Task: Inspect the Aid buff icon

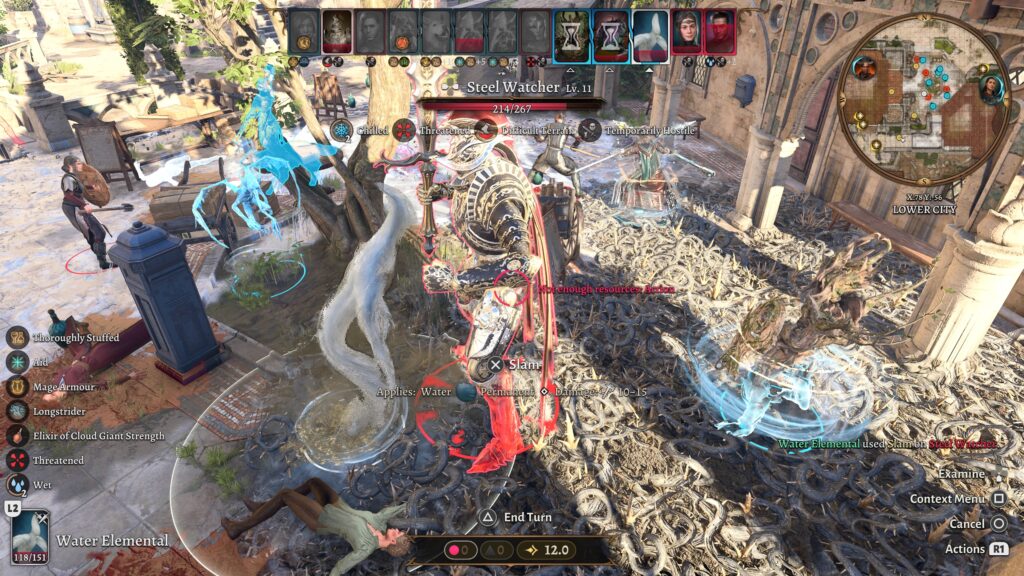Action: point(17,362)
